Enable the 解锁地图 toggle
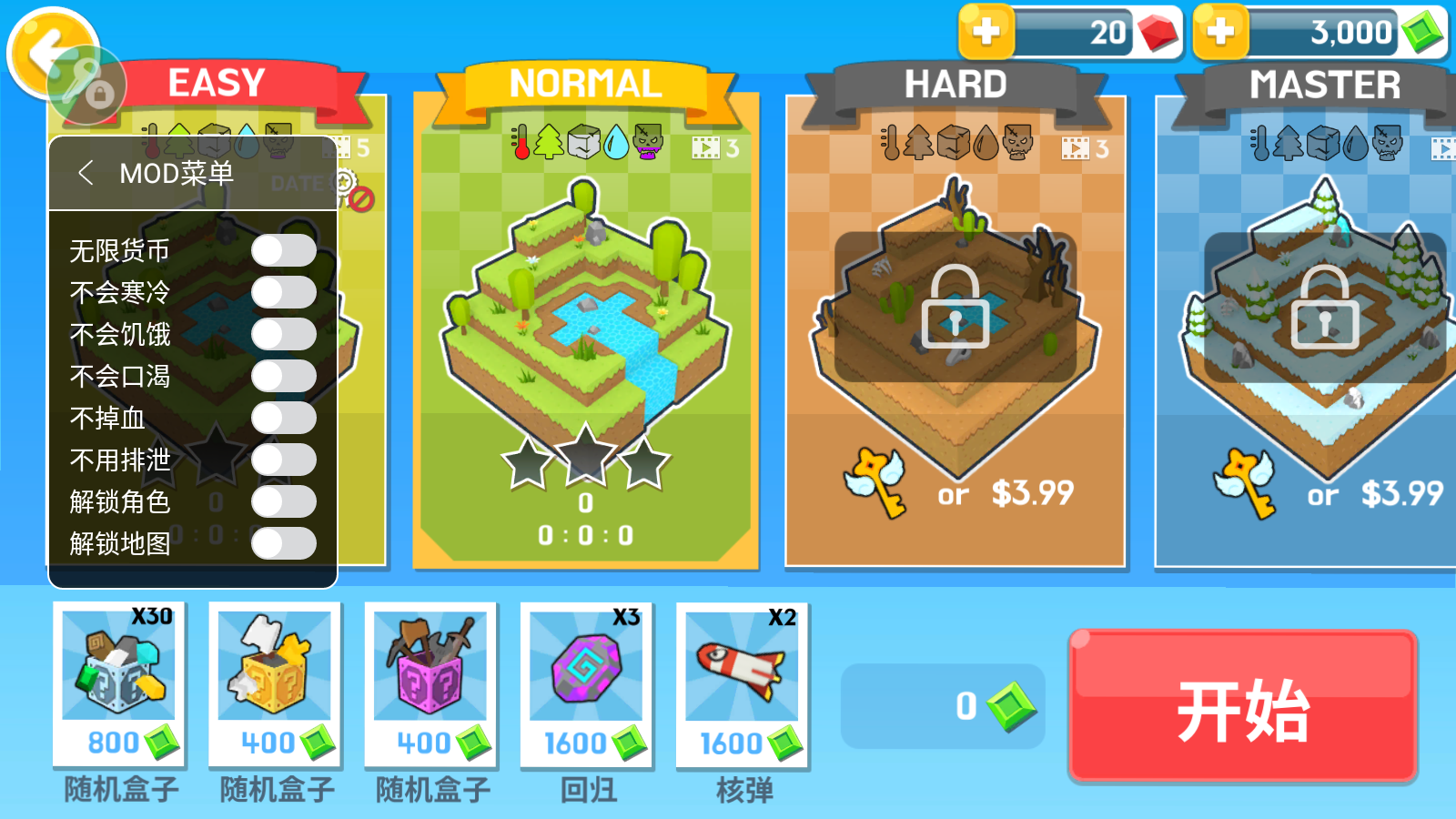The width and height of the screenshot is (1456, 819). pos(282,543)
